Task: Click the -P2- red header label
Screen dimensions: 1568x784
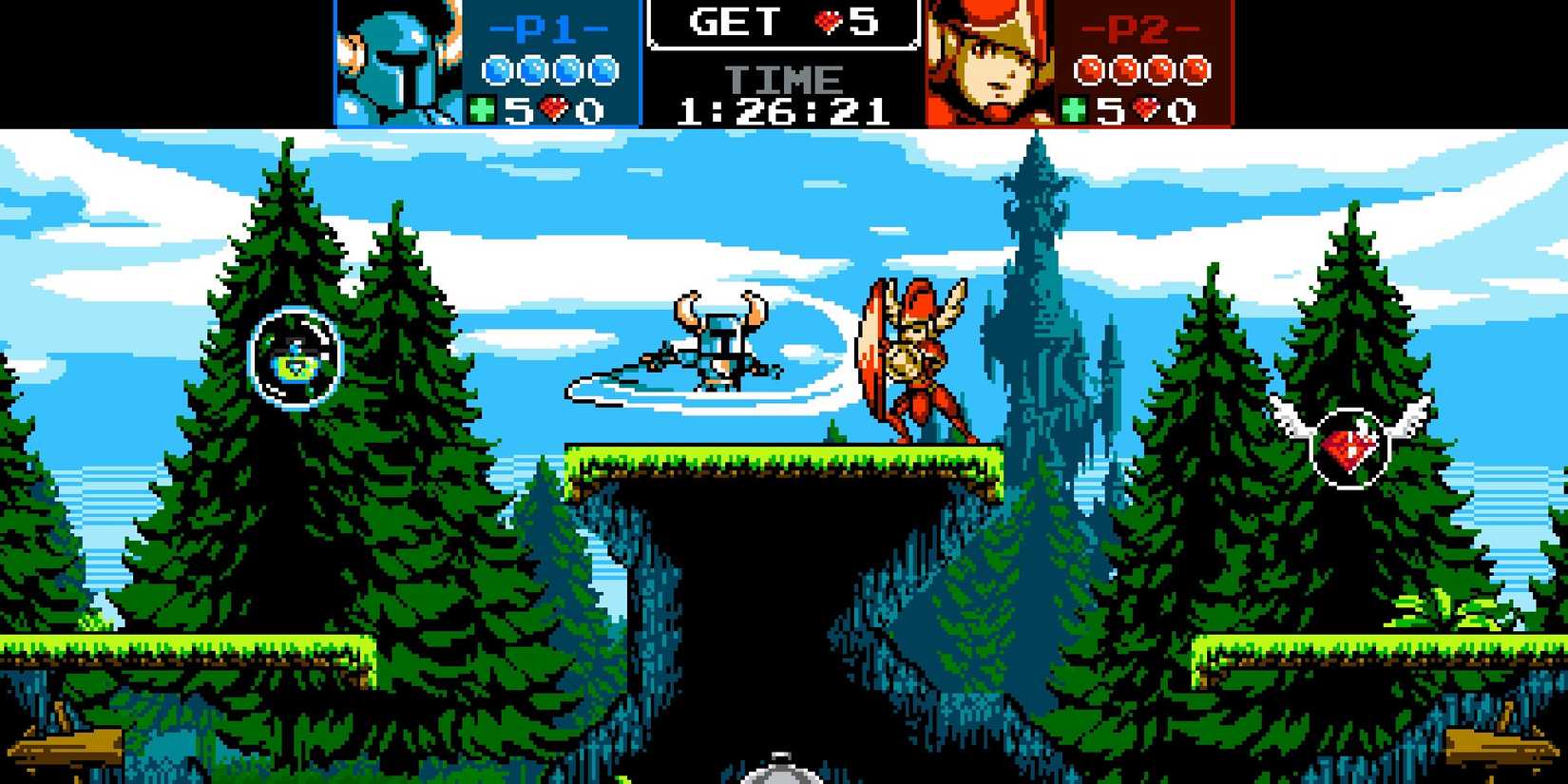Action: tap(1138, 29)
